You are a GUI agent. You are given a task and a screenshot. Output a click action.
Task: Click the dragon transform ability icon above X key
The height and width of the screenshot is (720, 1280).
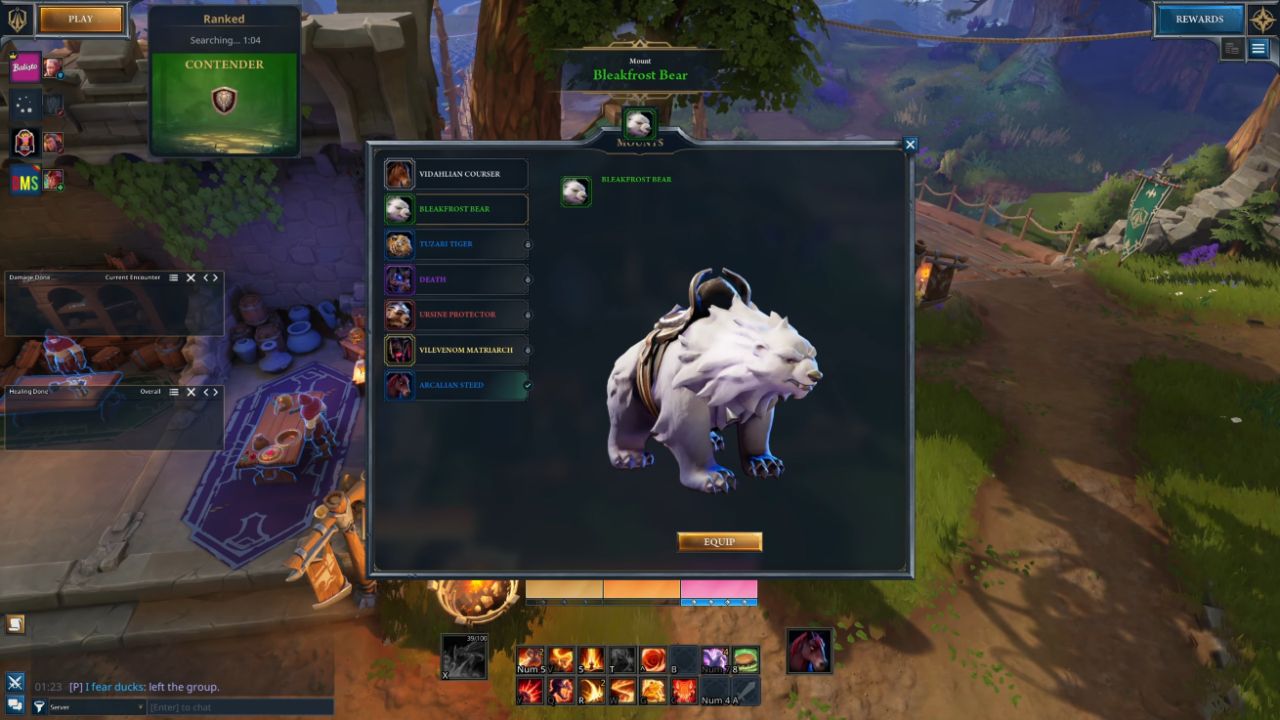pyautogui.click(x=465, y=656)
